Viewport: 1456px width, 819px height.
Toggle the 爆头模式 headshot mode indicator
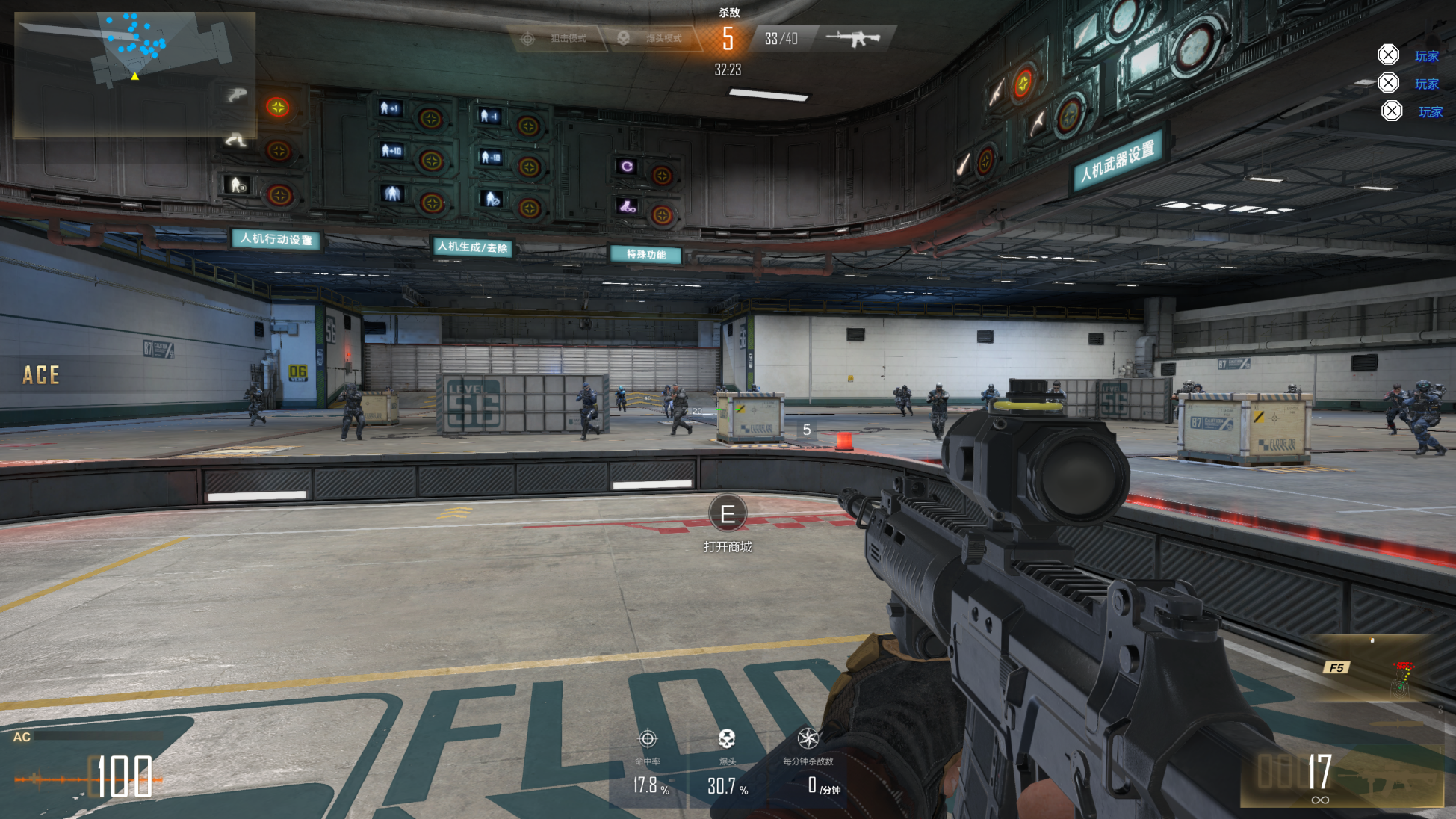pyautogui.click(x=654, y=38)
